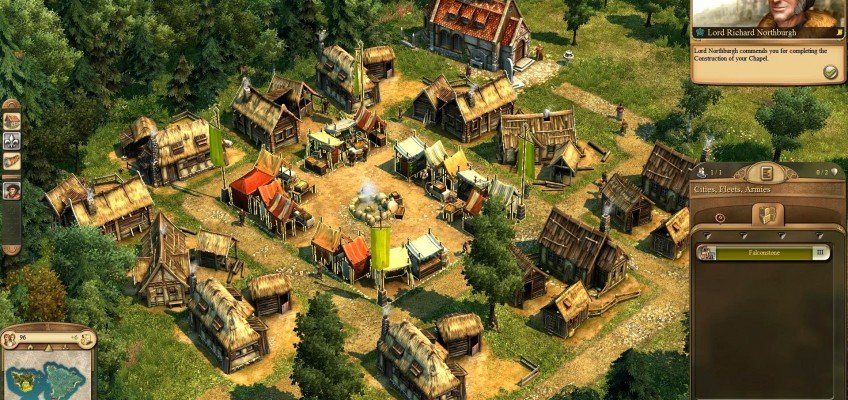Open the fleur-de-lis sidebar icon
The width and height of the screenshot is (848, 400).
point(12,141)
